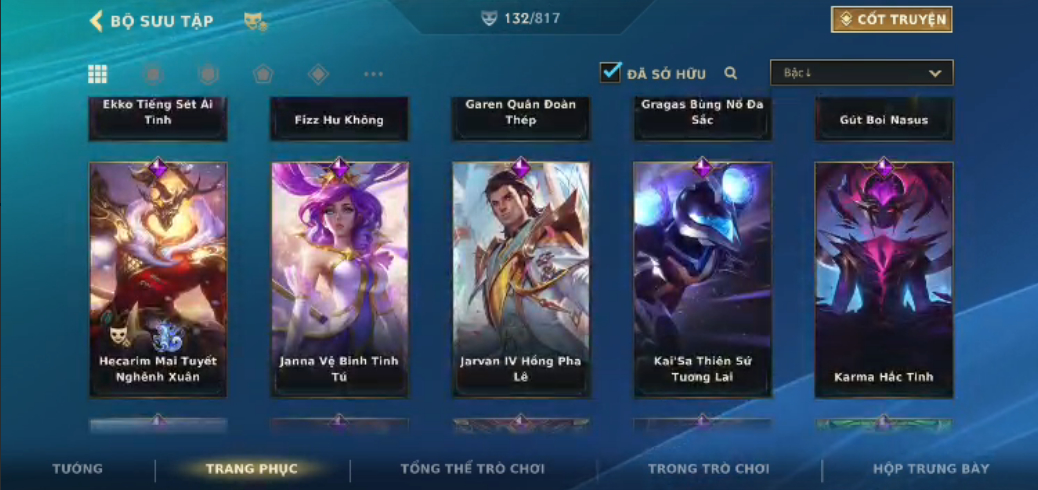Switch to the Trang Phục tab

(x=252, y=468)
